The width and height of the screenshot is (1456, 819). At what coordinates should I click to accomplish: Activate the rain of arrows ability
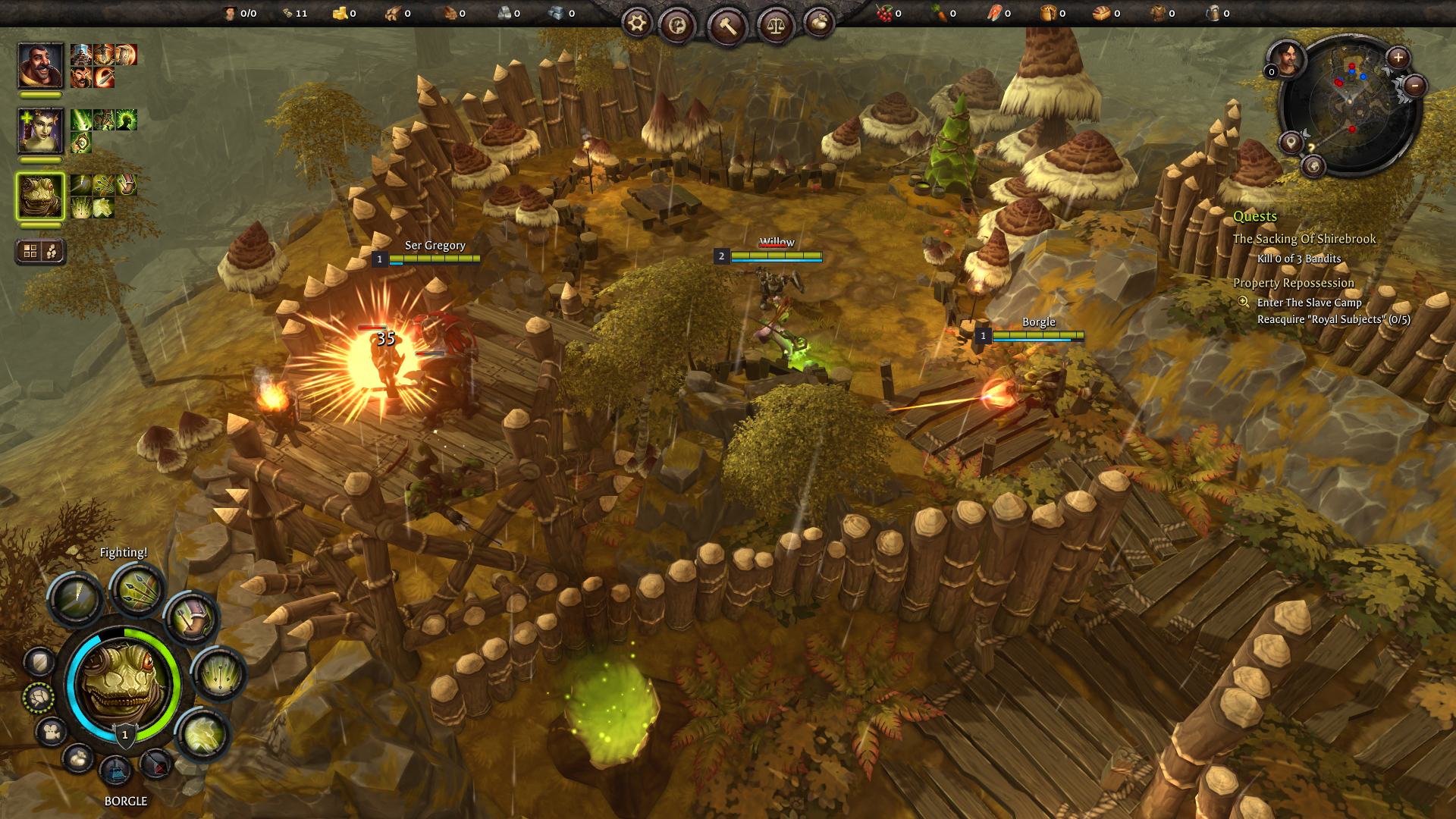click(218, 673)
